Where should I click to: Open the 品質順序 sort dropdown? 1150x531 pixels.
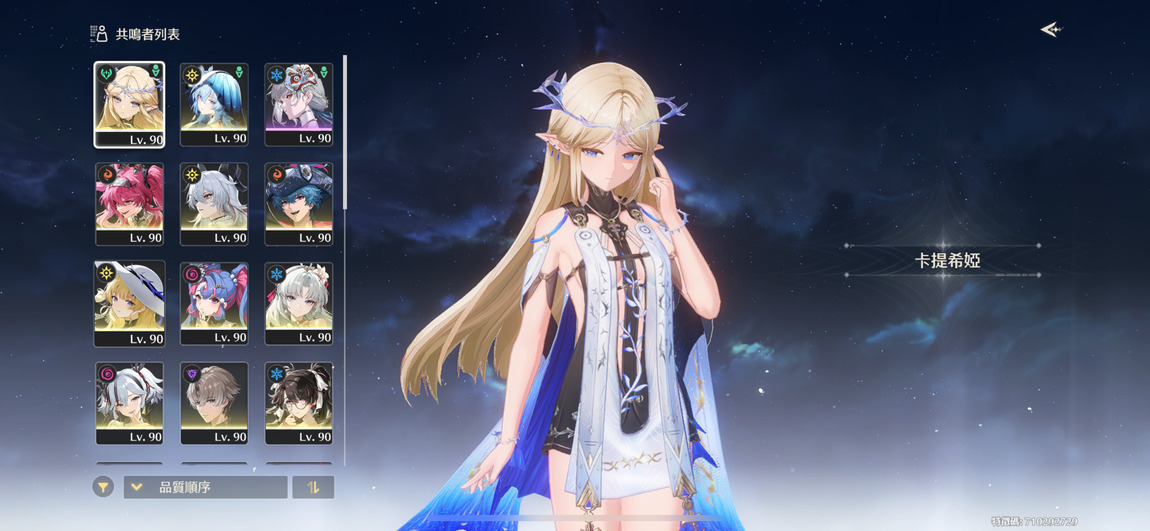click(x=205, y=487)
